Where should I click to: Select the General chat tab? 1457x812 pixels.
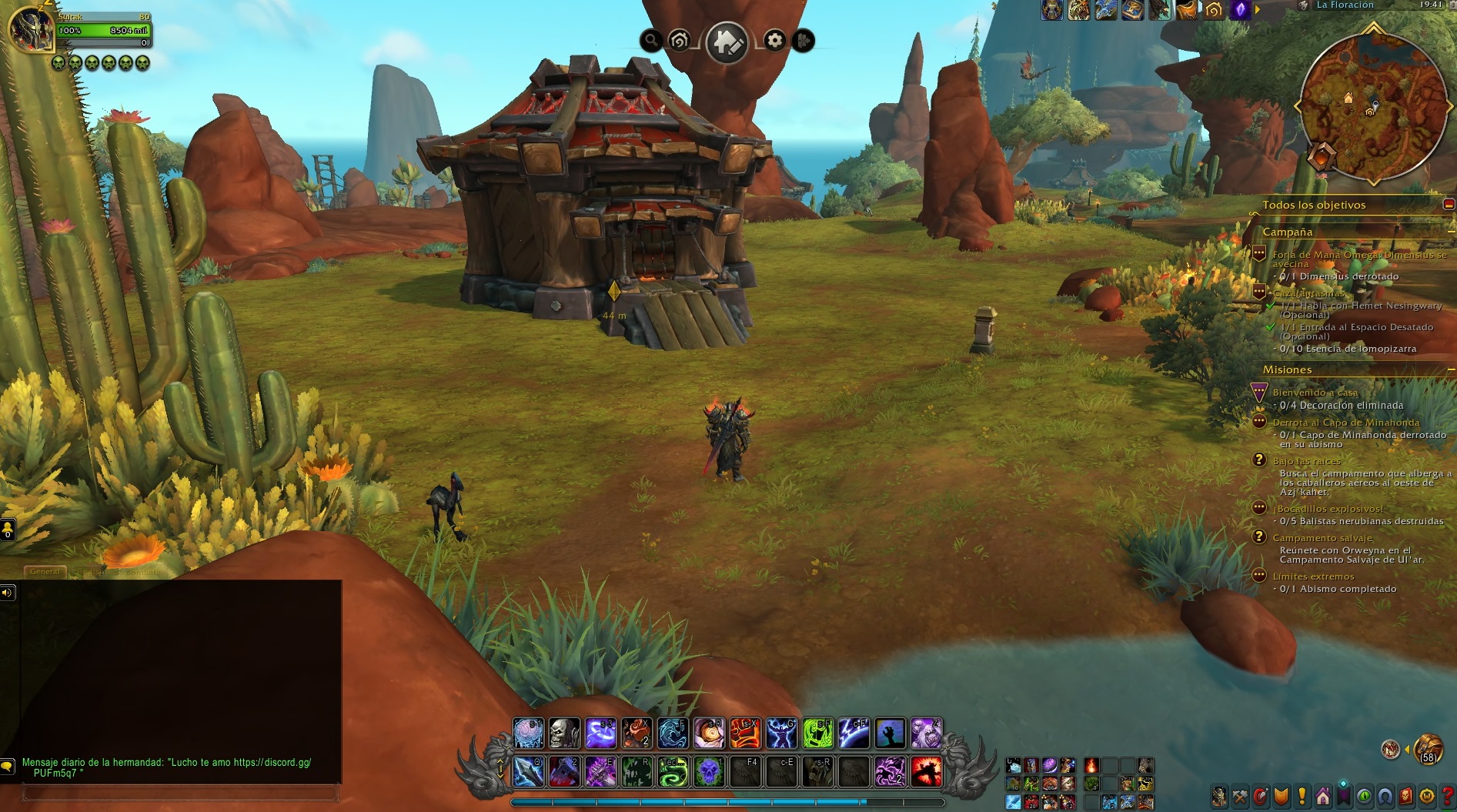(45, 572)
